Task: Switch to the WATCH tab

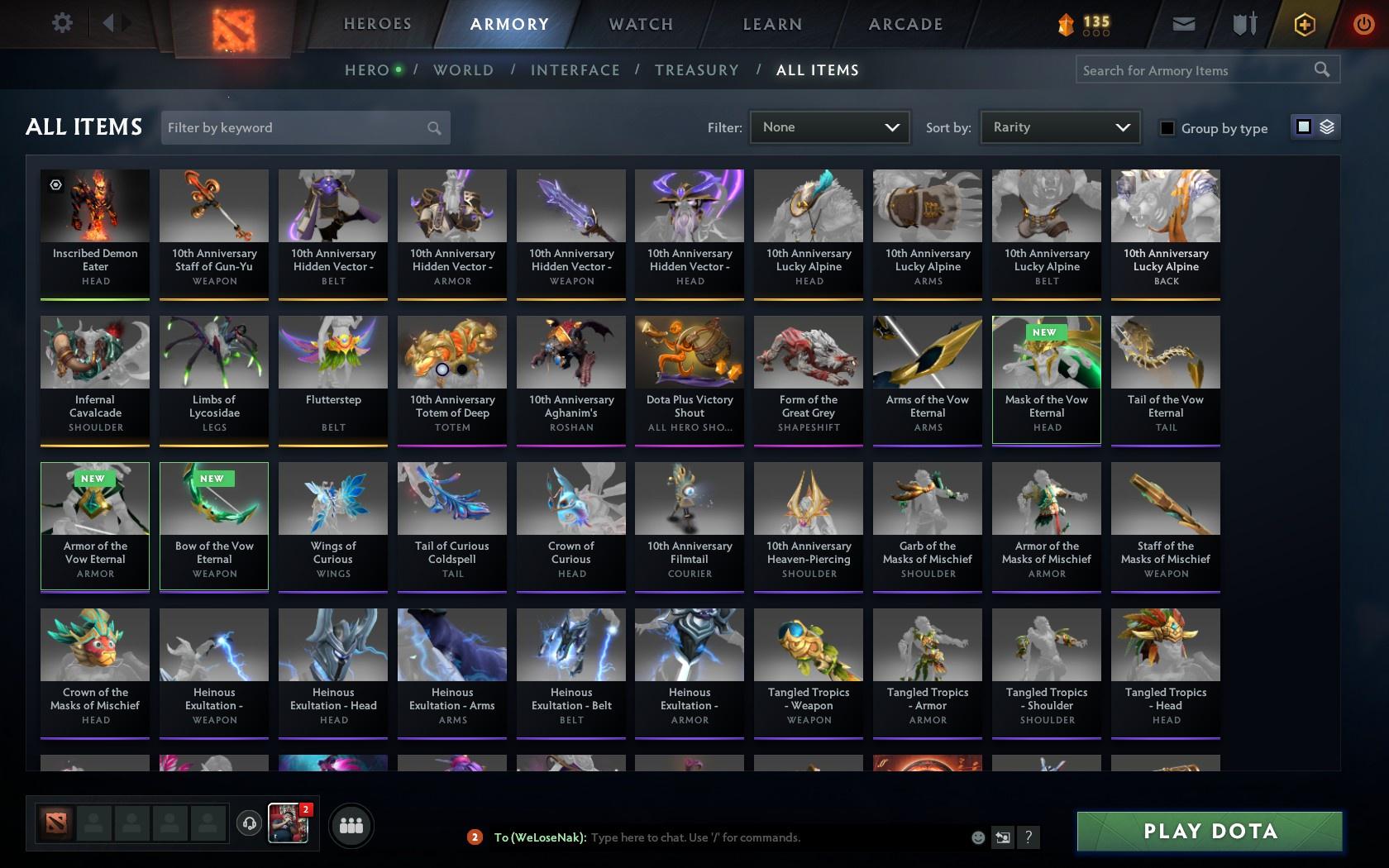Action: pos(639,24)
